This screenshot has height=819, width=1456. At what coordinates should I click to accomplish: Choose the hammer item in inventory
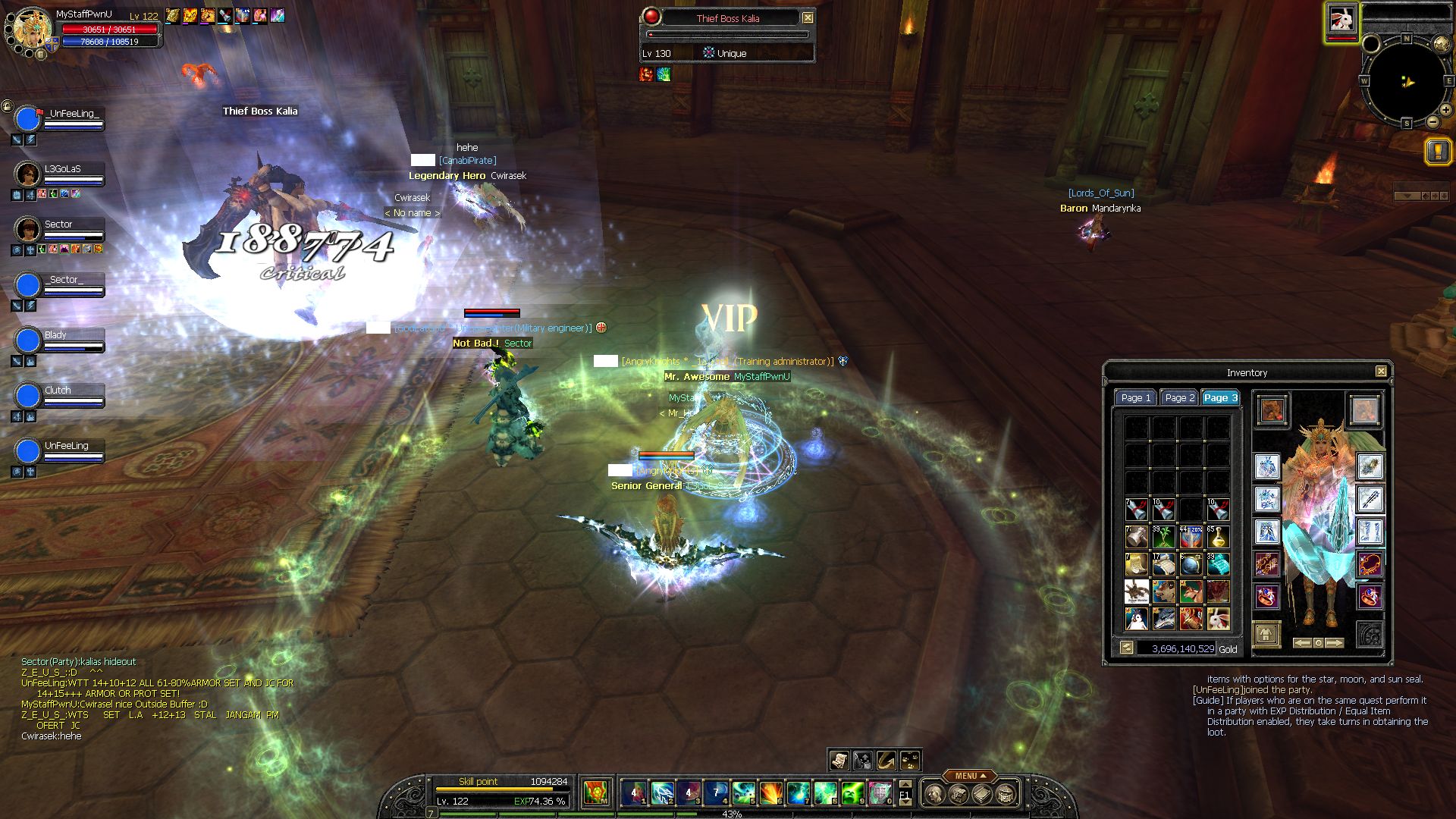pyautogui.click(x=1136, y=537)
